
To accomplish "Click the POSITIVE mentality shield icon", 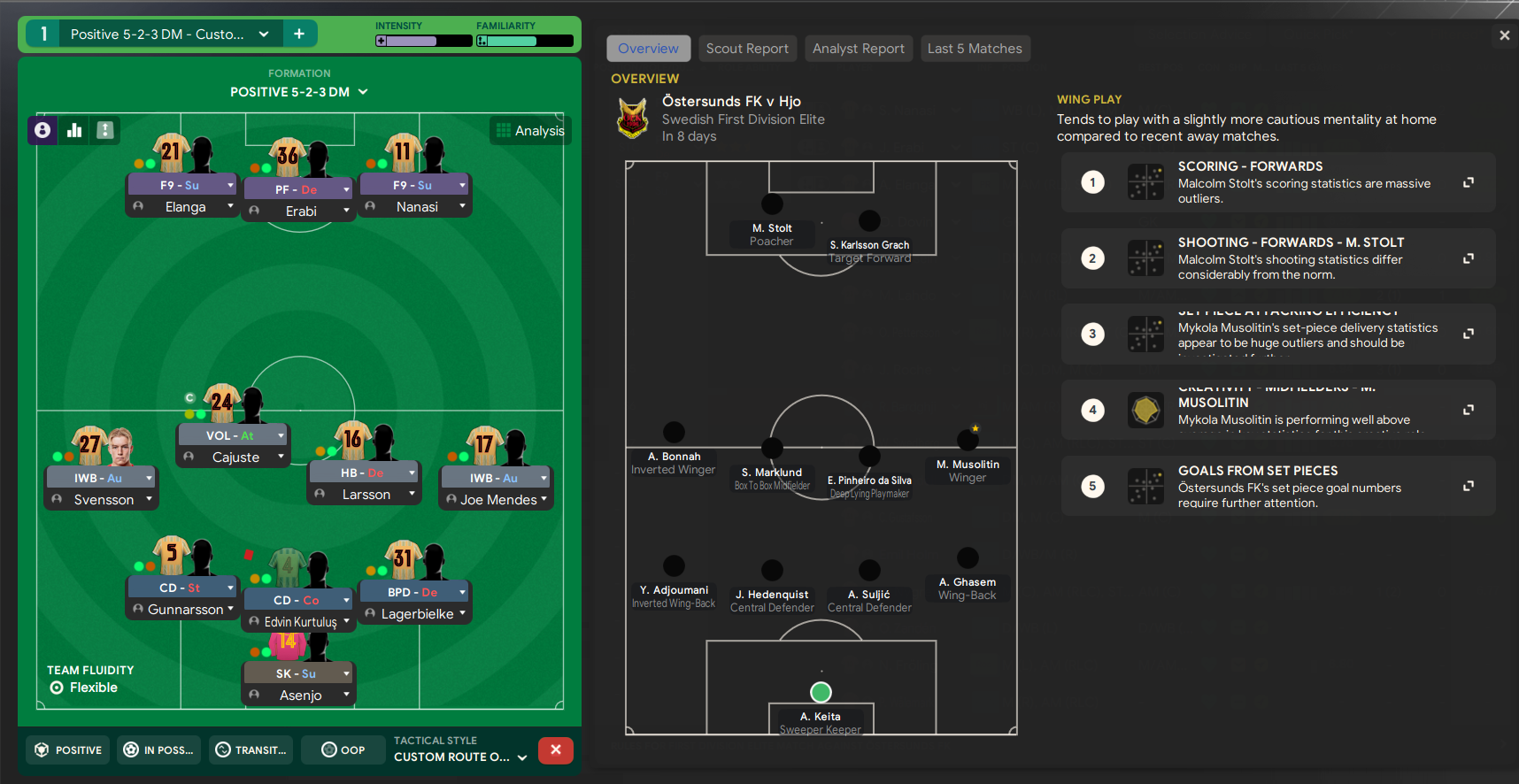I will pyautogui.click(x=42, y=749).
